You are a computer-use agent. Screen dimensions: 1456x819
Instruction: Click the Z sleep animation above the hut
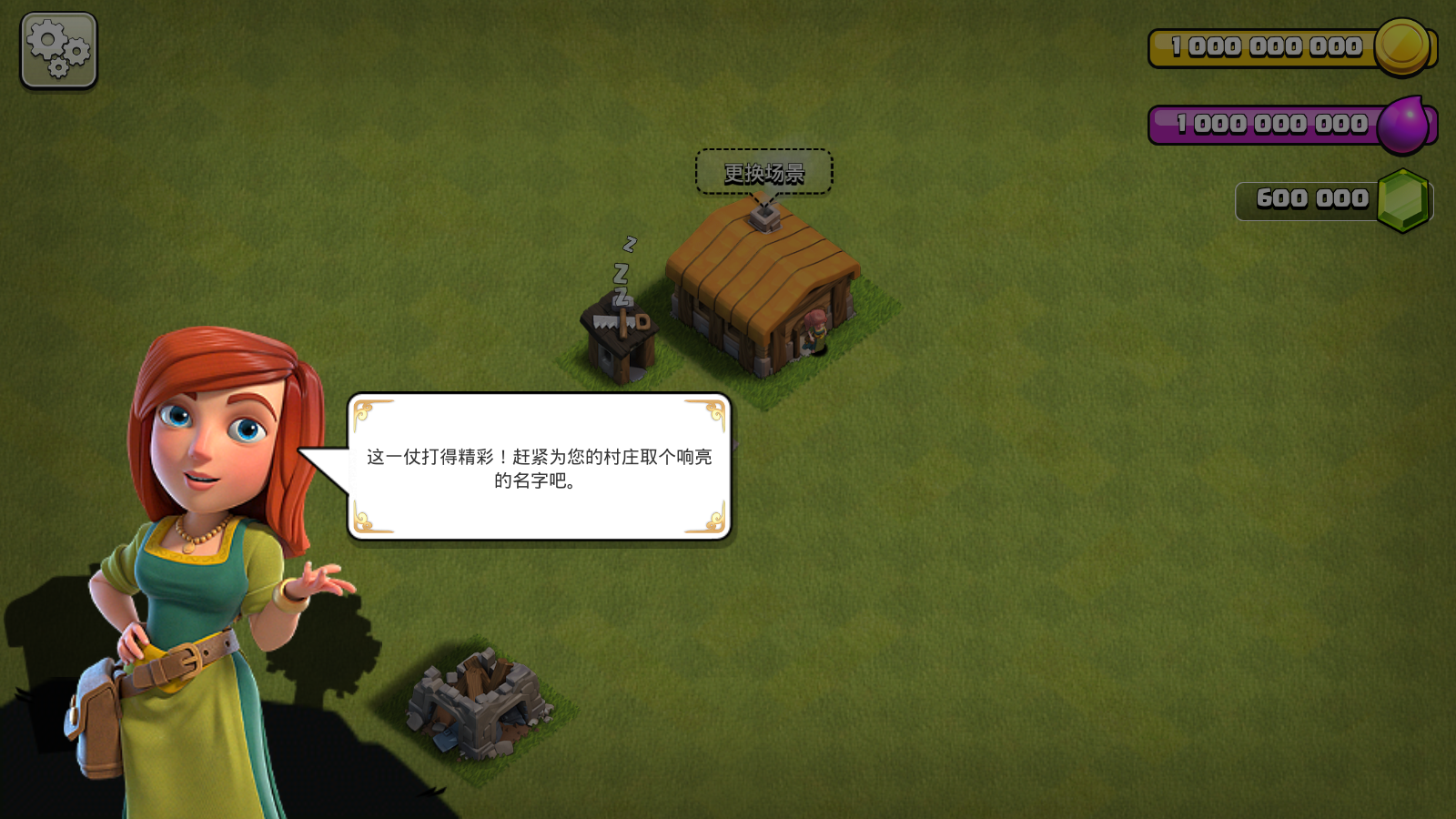(623, 268)
